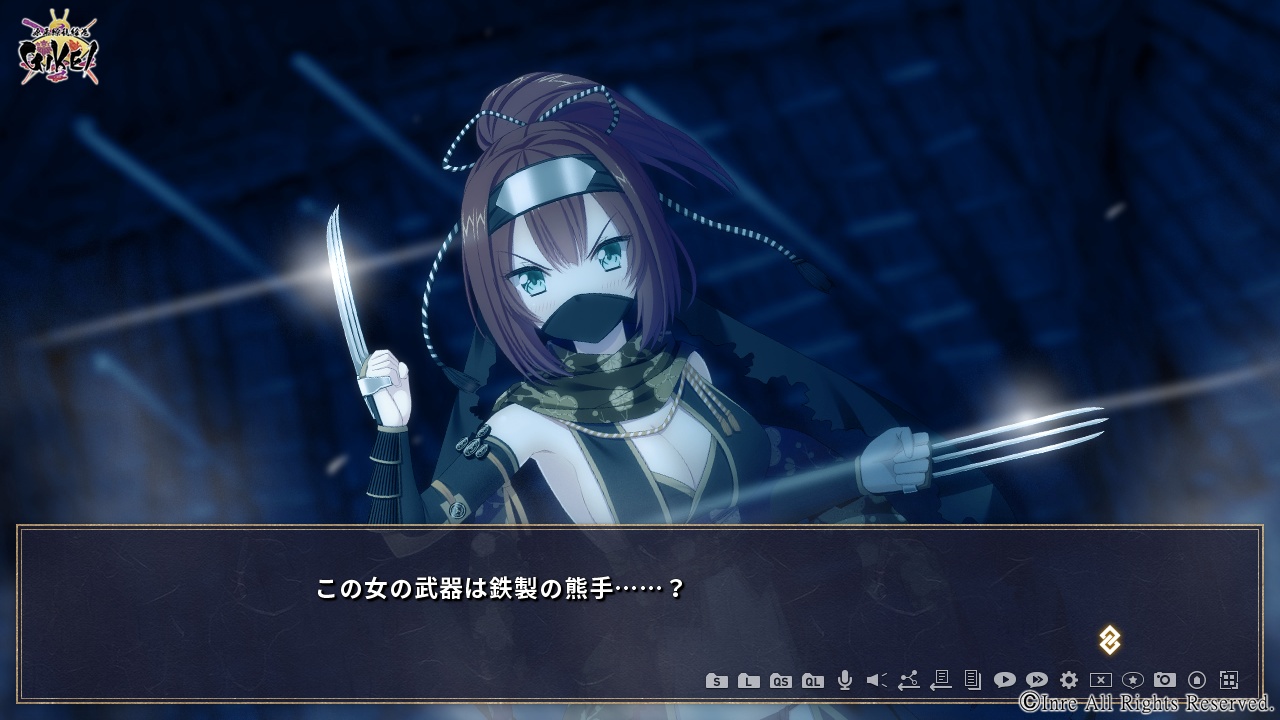Image resolution: width=1280 pixels, height=720 pixels.
Task: Quick save using the QS folder icon
Action: pyautogui.click(x=781, y=681)
